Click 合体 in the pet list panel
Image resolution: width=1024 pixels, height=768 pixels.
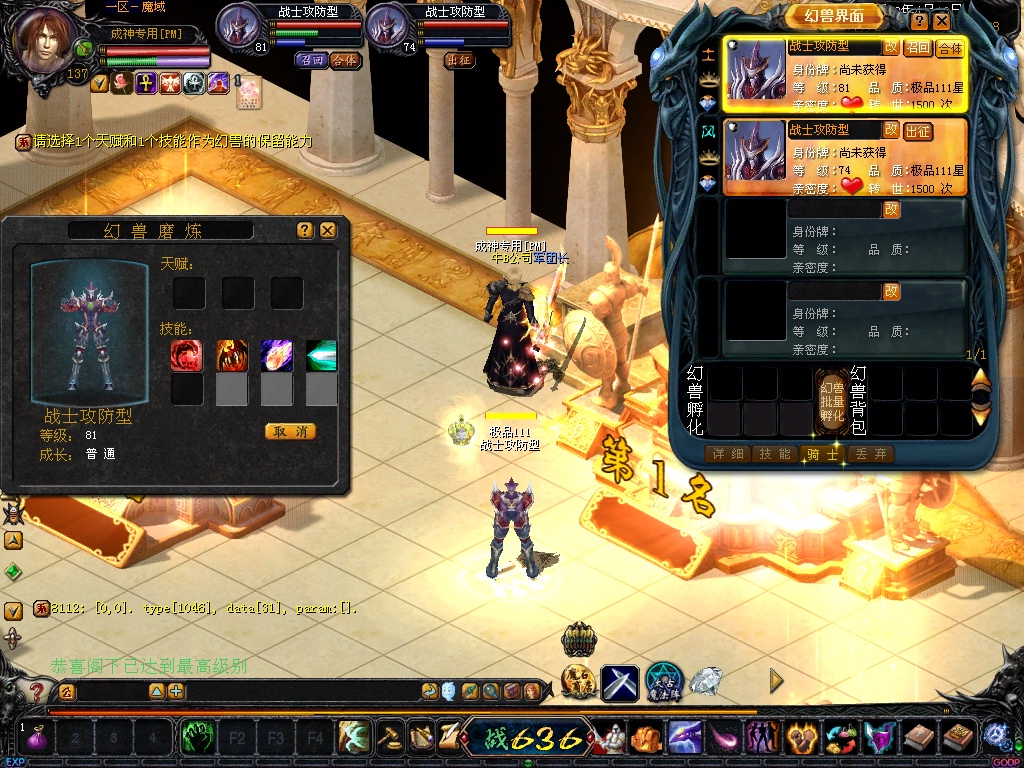coord(949,48)
